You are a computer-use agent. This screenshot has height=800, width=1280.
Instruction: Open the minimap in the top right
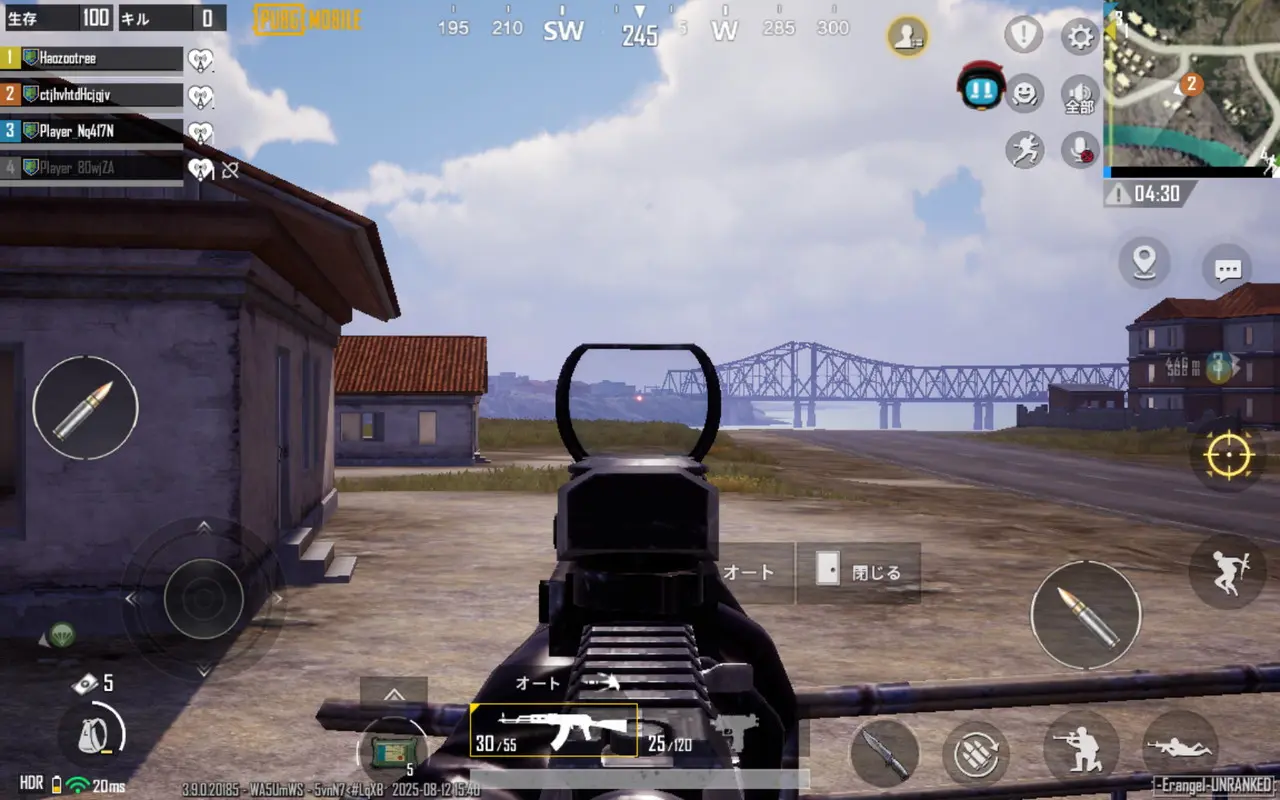pos(1190,90)
